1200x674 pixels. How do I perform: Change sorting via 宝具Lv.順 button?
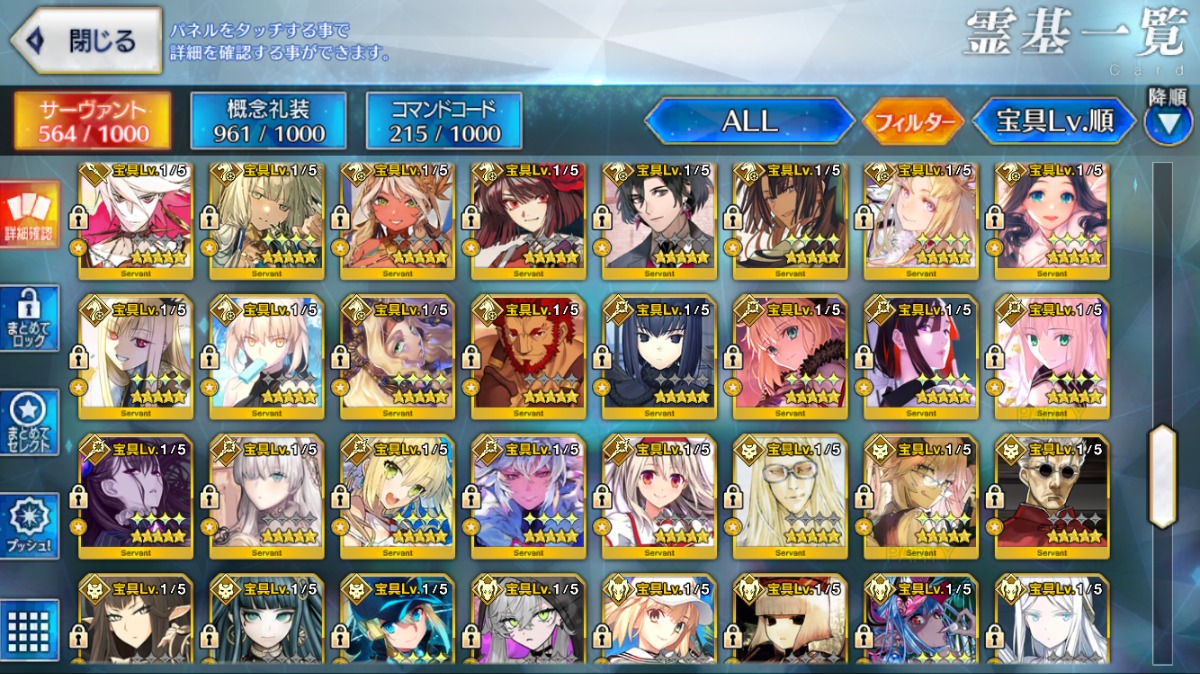click(1055, 122)
